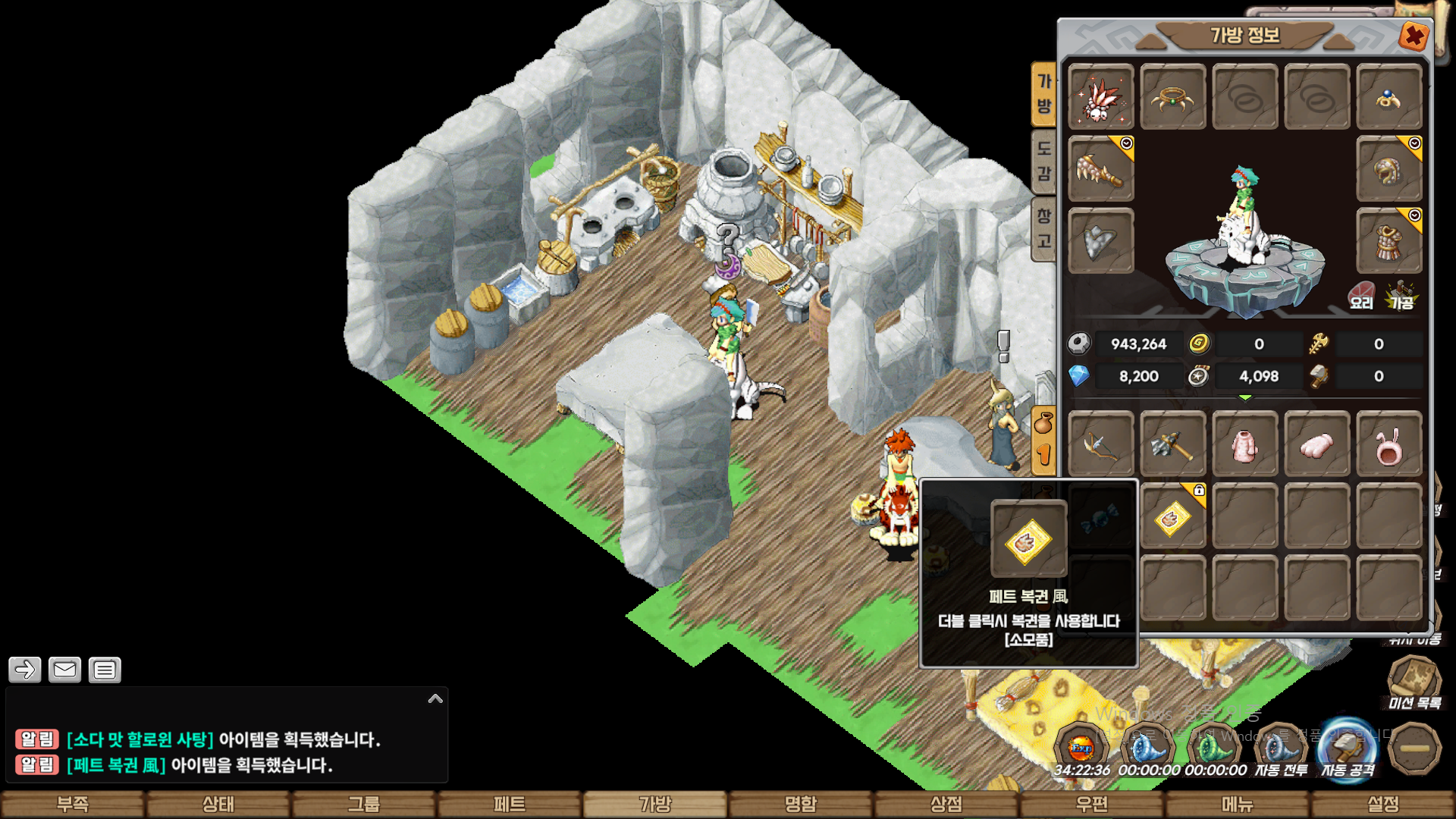
Task: Switch to the 도감 encyclopedia side tab
Action: pyautogui.click(x=1044, y=161)
